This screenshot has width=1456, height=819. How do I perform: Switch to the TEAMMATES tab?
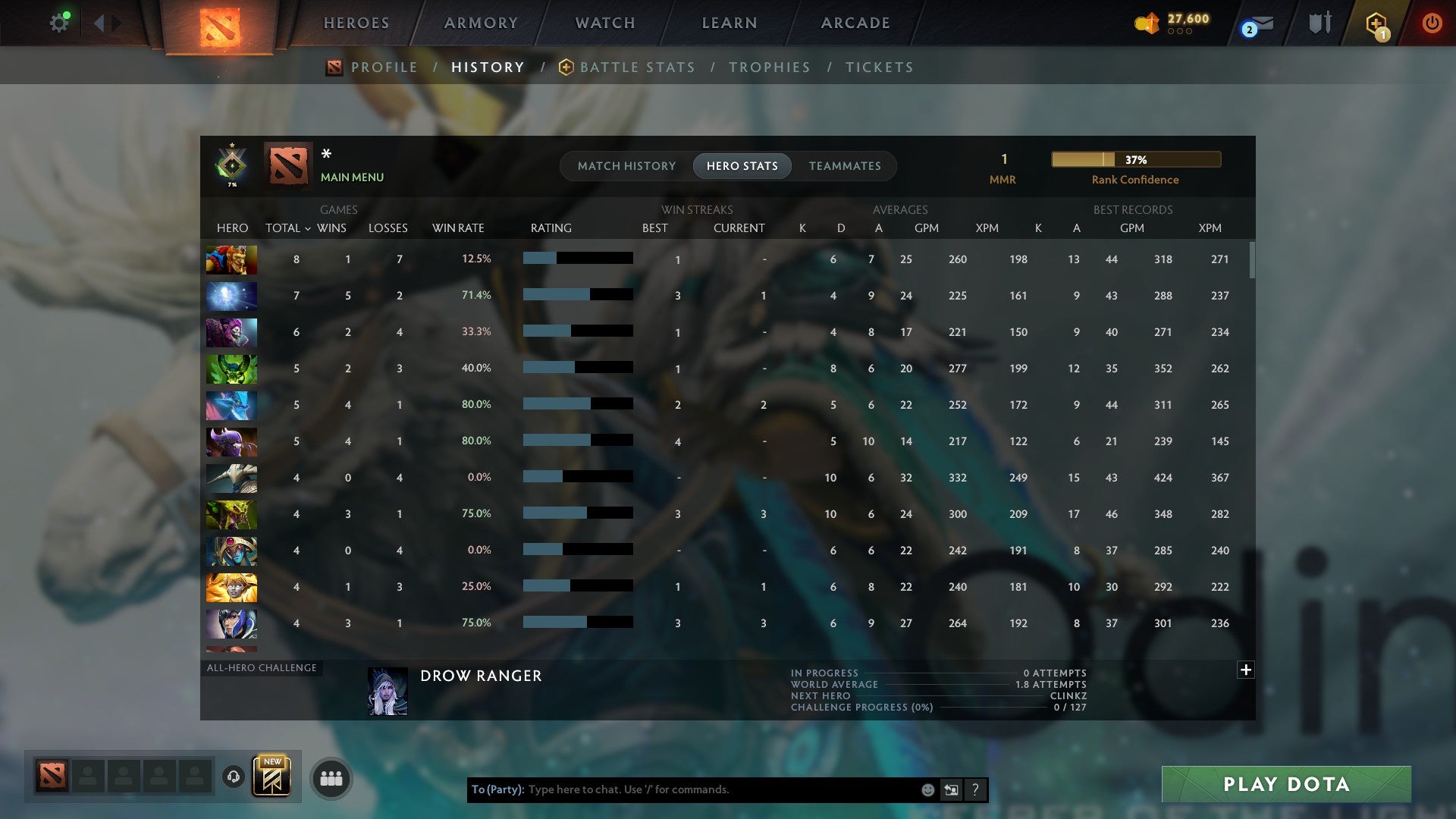[845, 165]
